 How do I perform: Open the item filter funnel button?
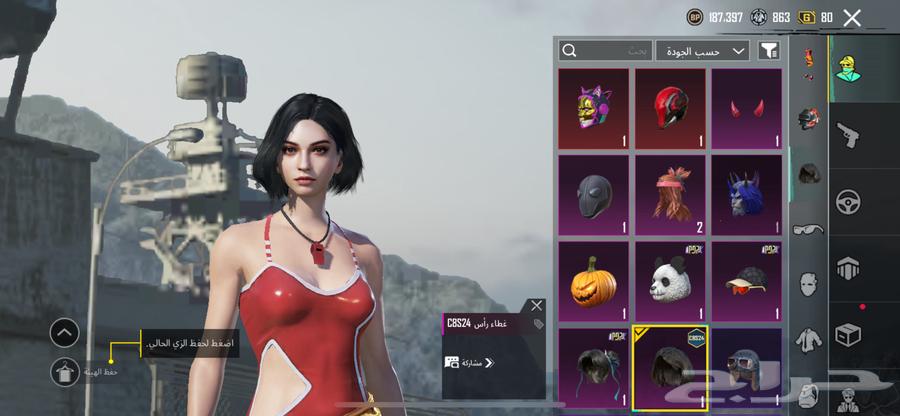(769, 50)
